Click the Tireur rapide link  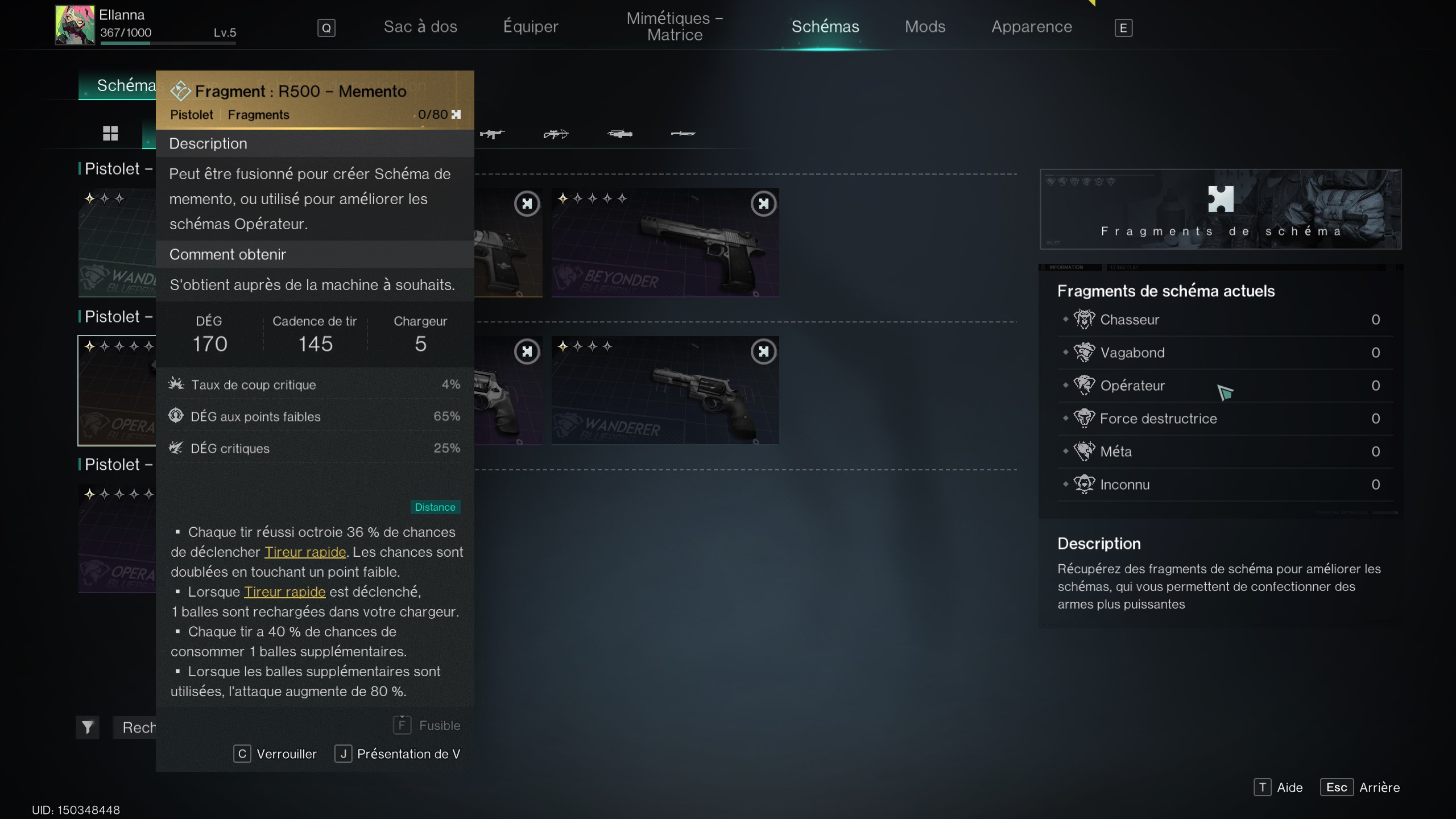[x=305, y=552]
